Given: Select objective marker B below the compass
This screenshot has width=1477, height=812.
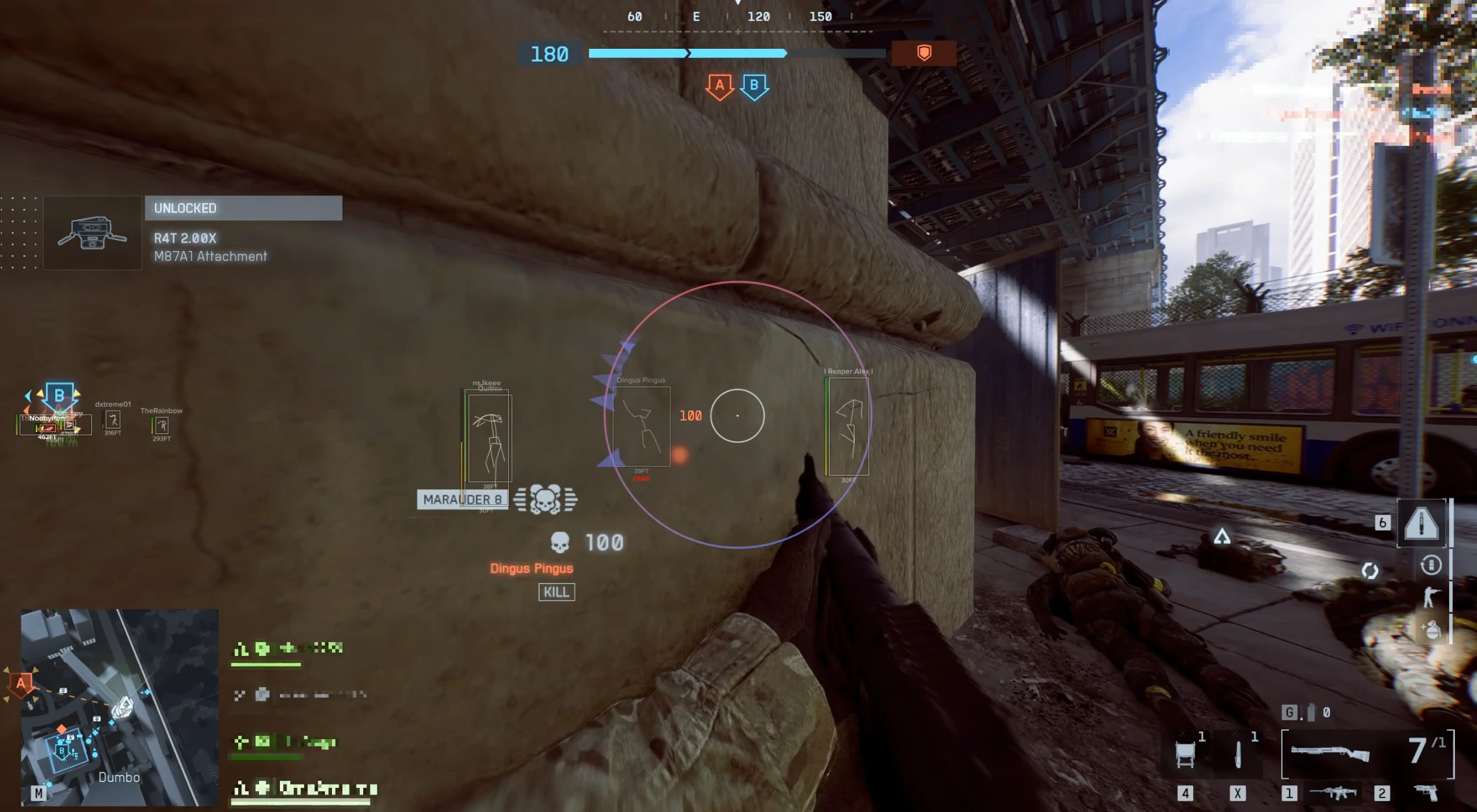Looking at the screenshot, I should pyautogui.click(x=754, y=85).
